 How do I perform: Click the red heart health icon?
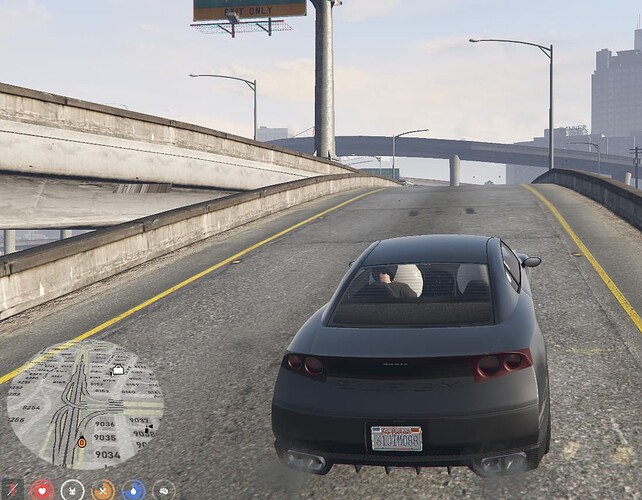41,490
